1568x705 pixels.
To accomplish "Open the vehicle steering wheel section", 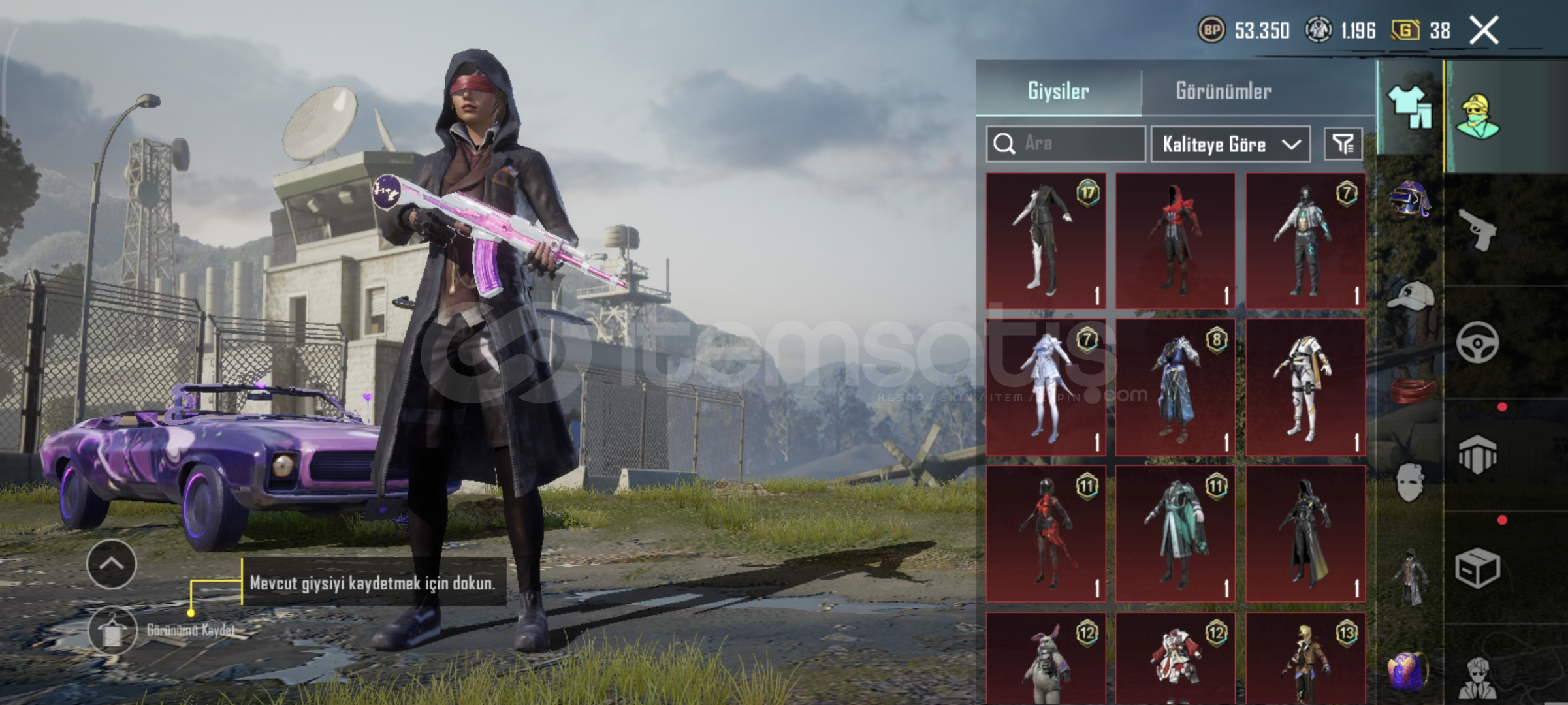I will tap(1477, 342).
